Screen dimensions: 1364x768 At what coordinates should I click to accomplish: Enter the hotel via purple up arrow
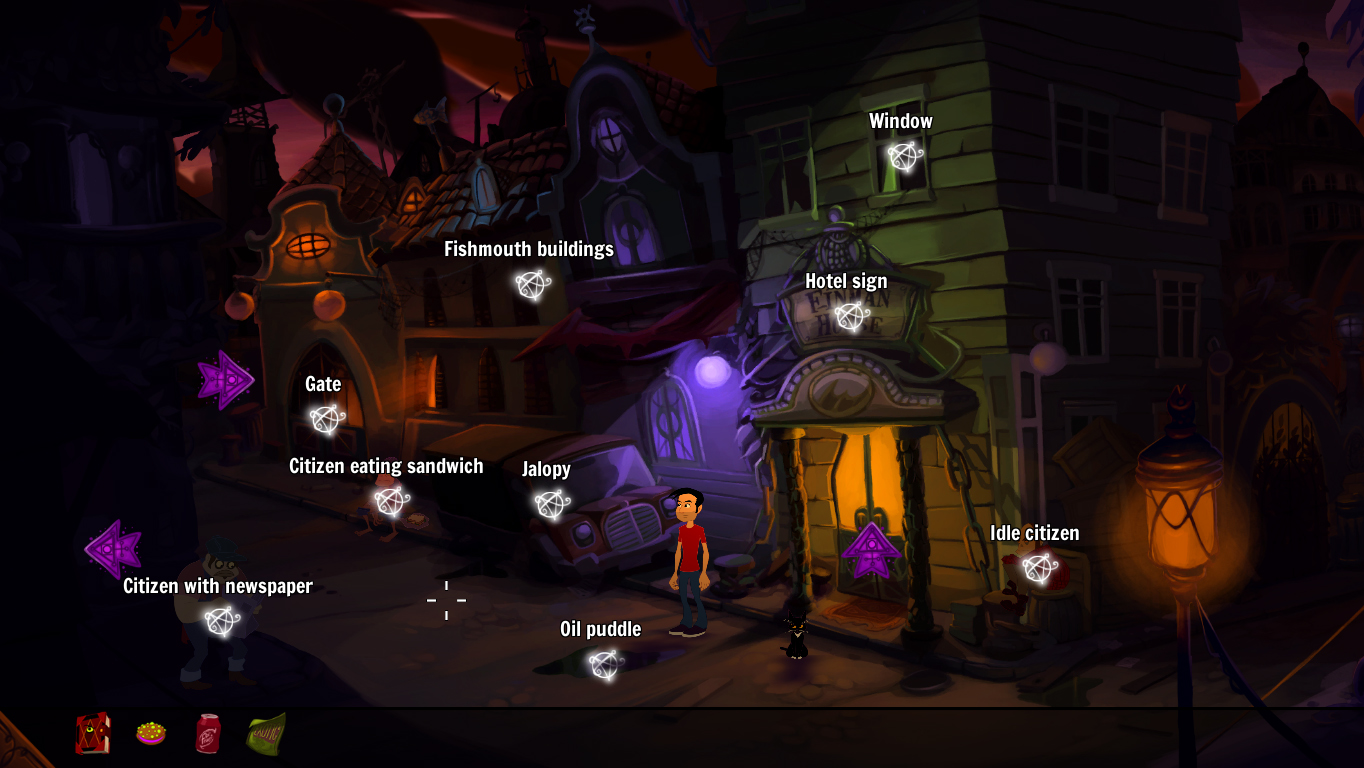pos(871,550)
